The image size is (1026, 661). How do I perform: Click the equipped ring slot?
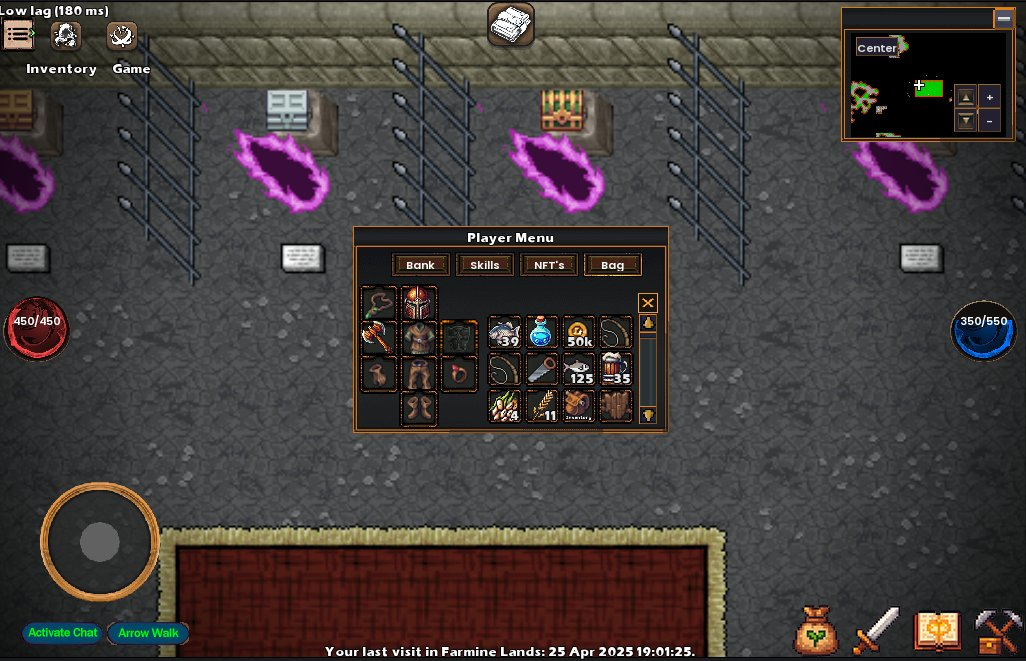click(459, 374)
